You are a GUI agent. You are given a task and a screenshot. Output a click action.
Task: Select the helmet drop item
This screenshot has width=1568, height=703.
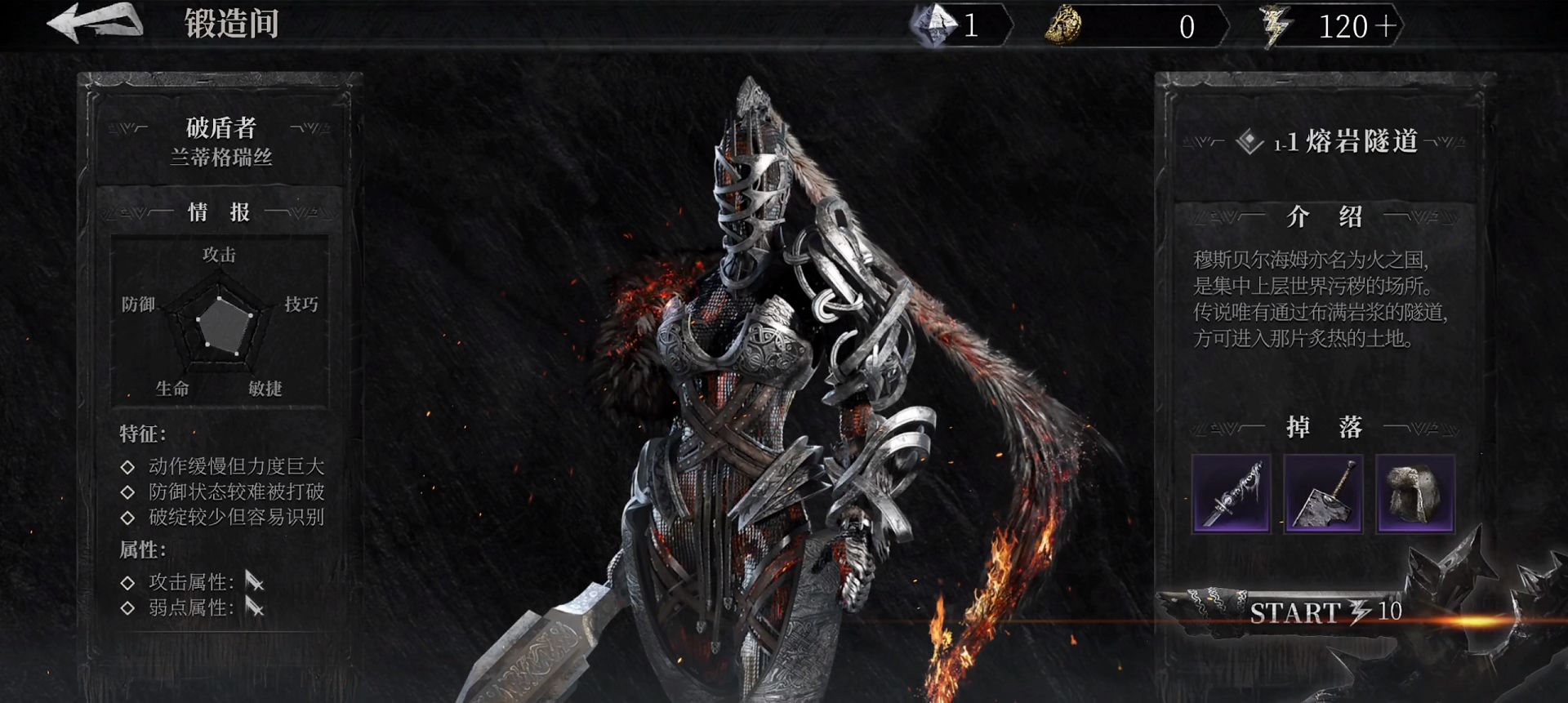coord(1415,493)
